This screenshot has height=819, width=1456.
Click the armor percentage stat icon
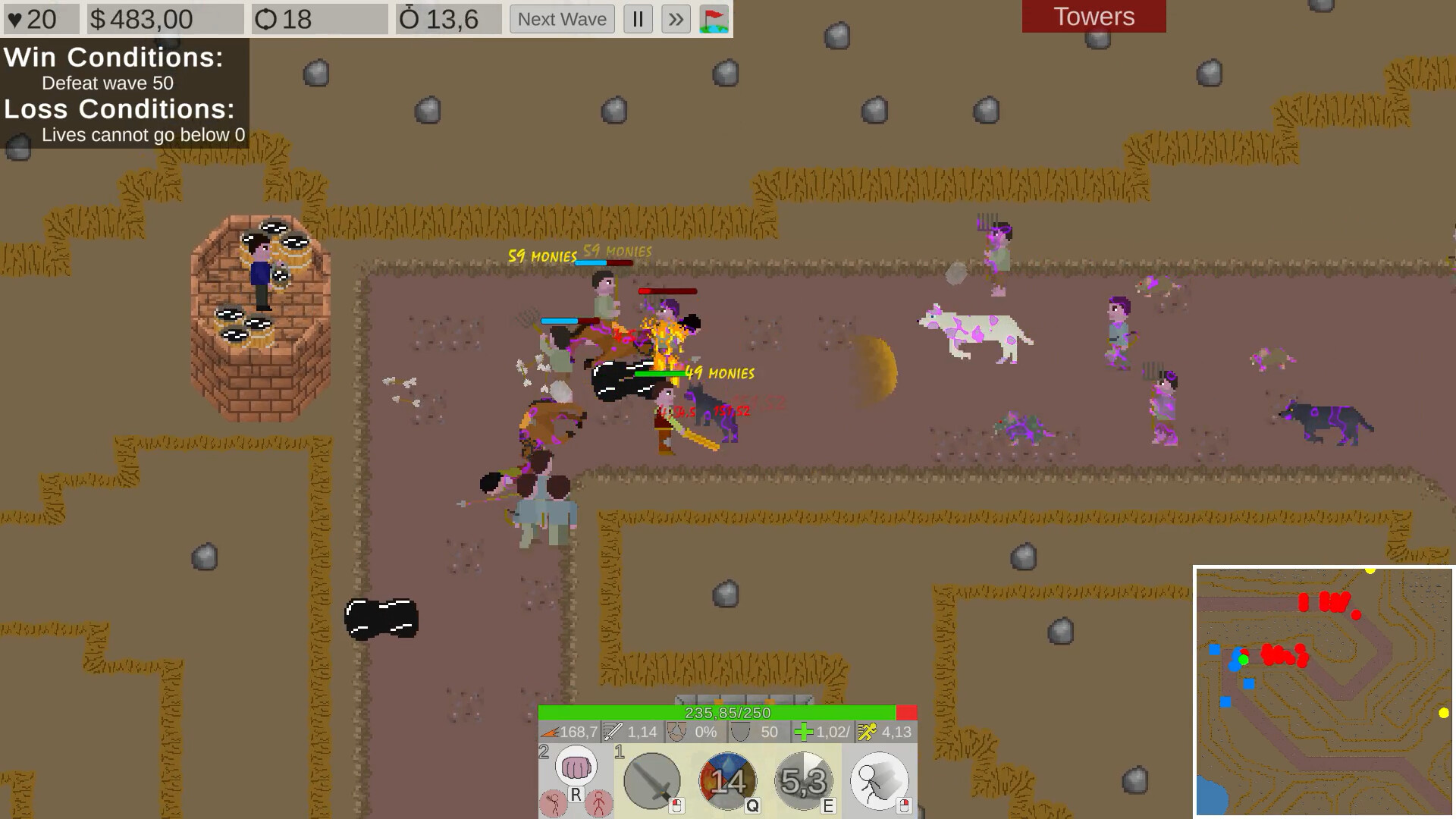click(675, 733)
